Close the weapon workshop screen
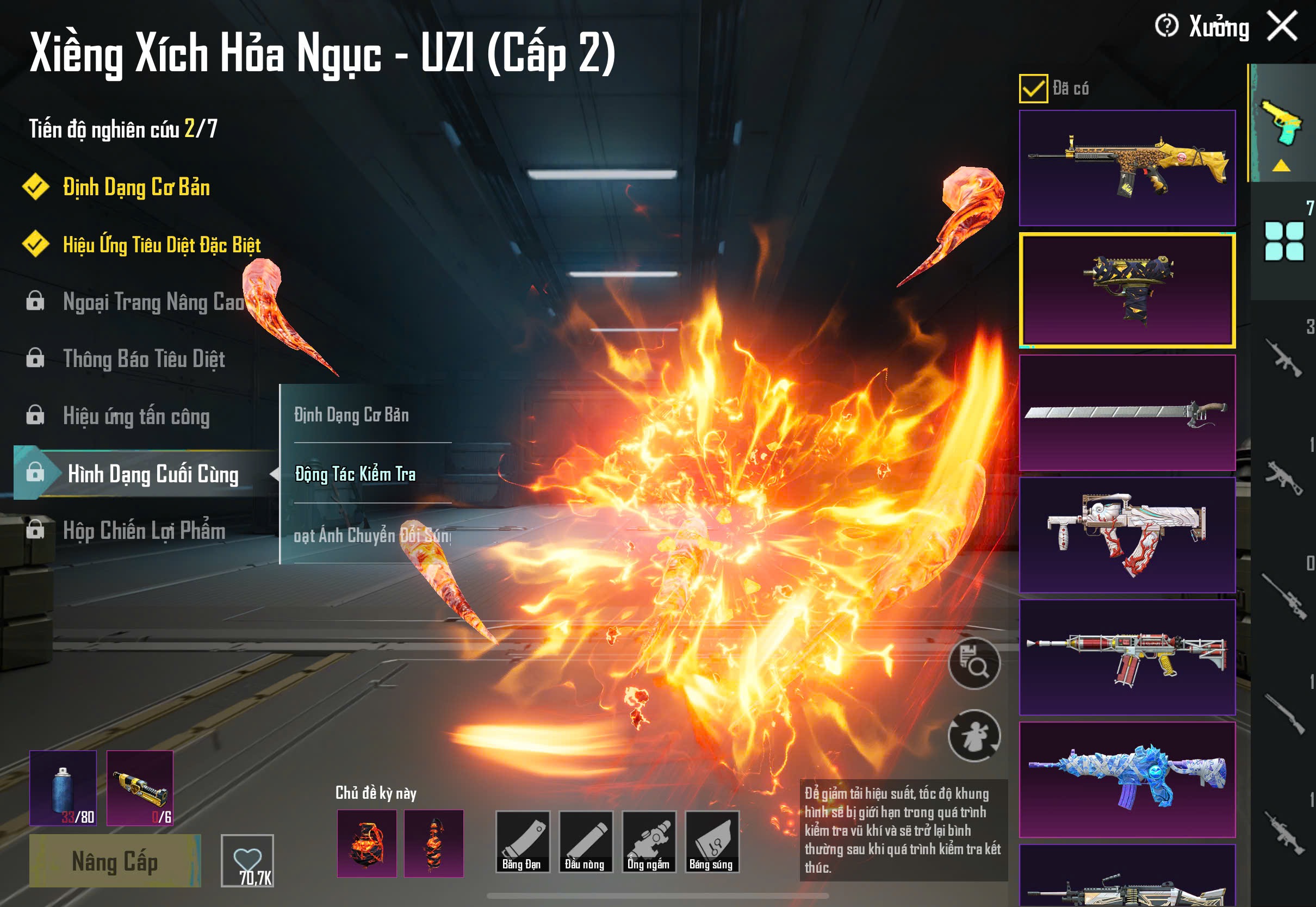Screen dimensions: 1316x907 [1282, 26]
